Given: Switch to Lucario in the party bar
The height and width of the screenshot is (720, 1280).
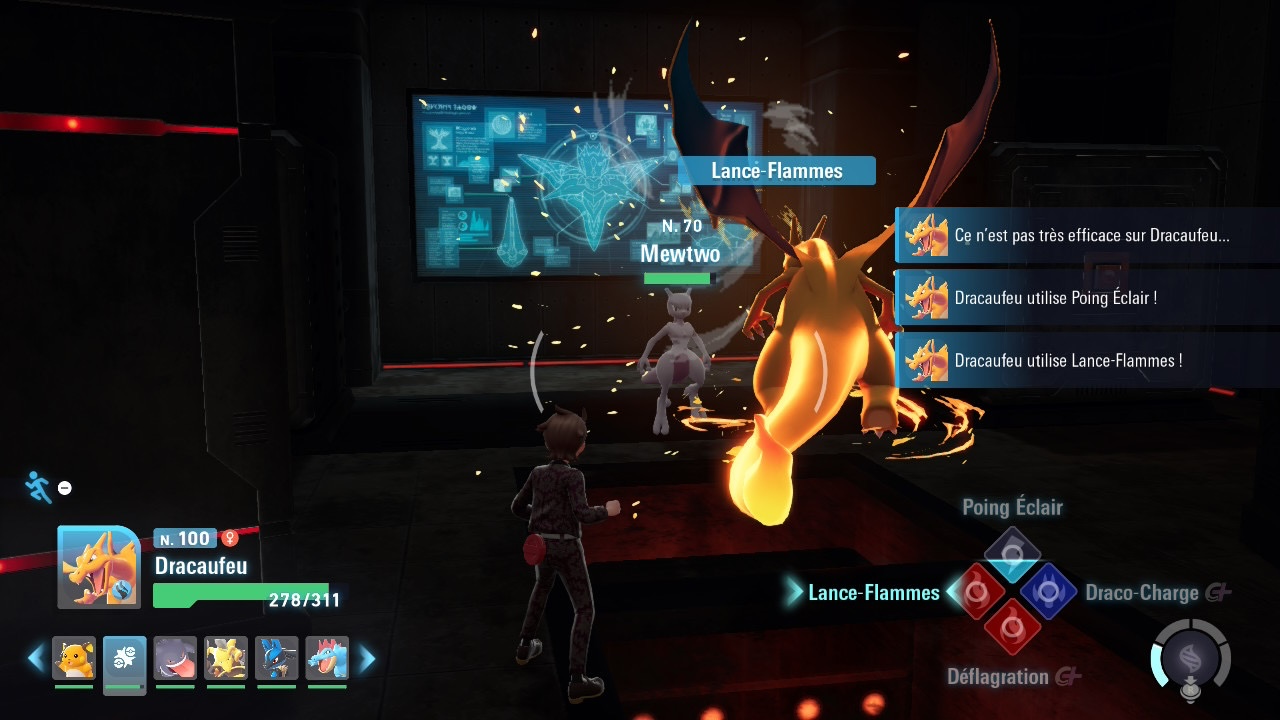Looking at the screenshot, I should click(276, 658).
